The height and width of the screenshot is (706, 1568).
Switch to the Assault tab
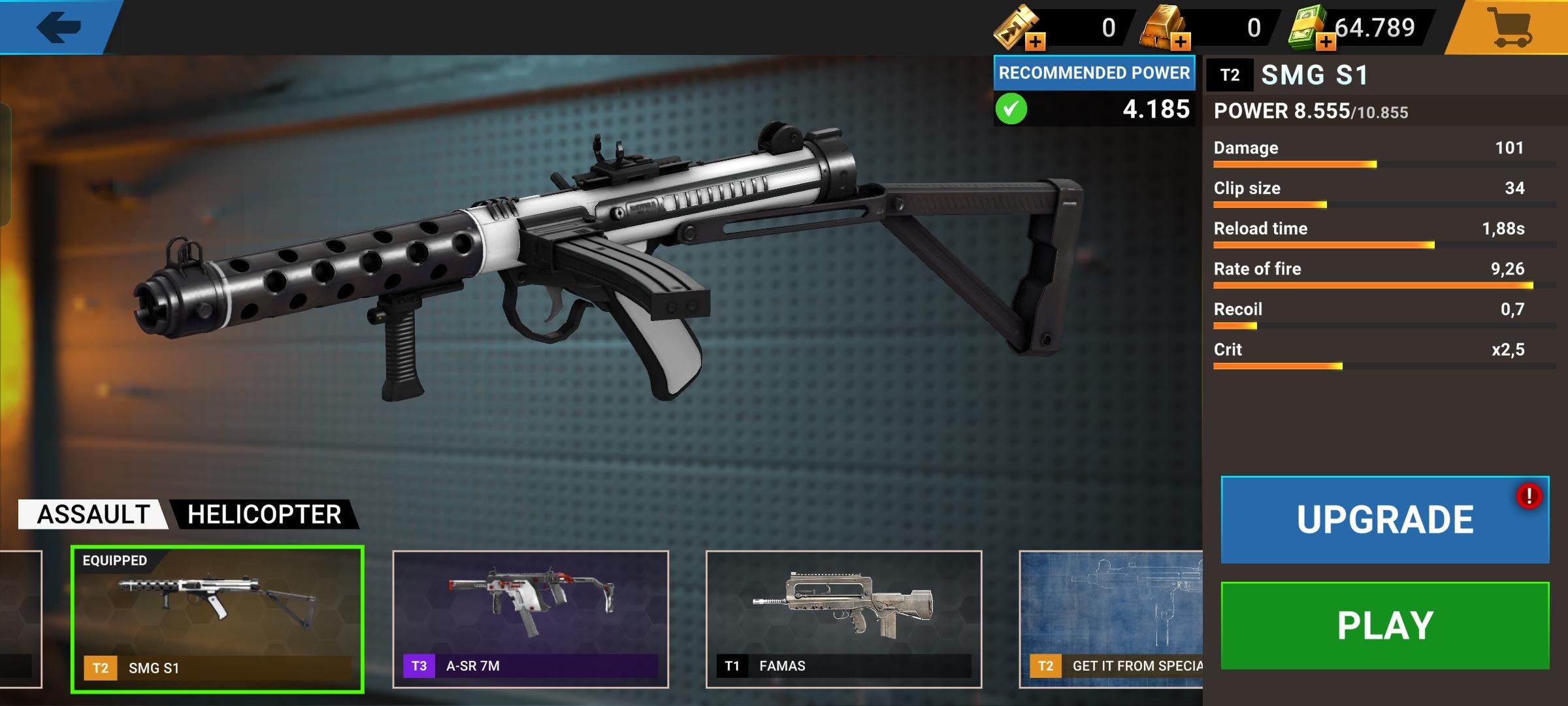click(x=93, y=514)
